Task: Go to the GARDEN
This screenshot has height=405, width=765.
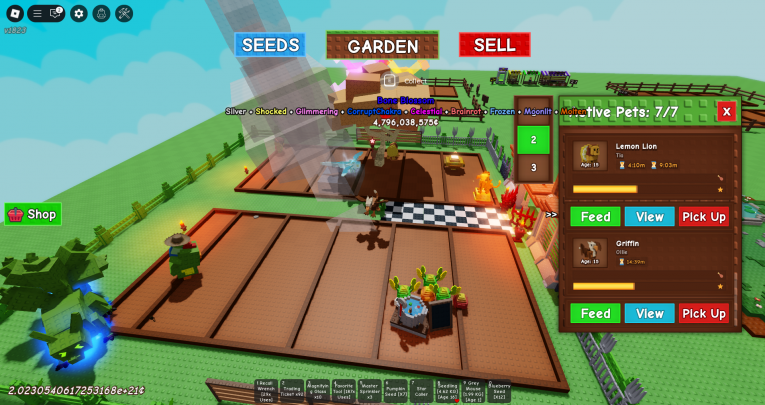Action: click(x=382, y=46)
